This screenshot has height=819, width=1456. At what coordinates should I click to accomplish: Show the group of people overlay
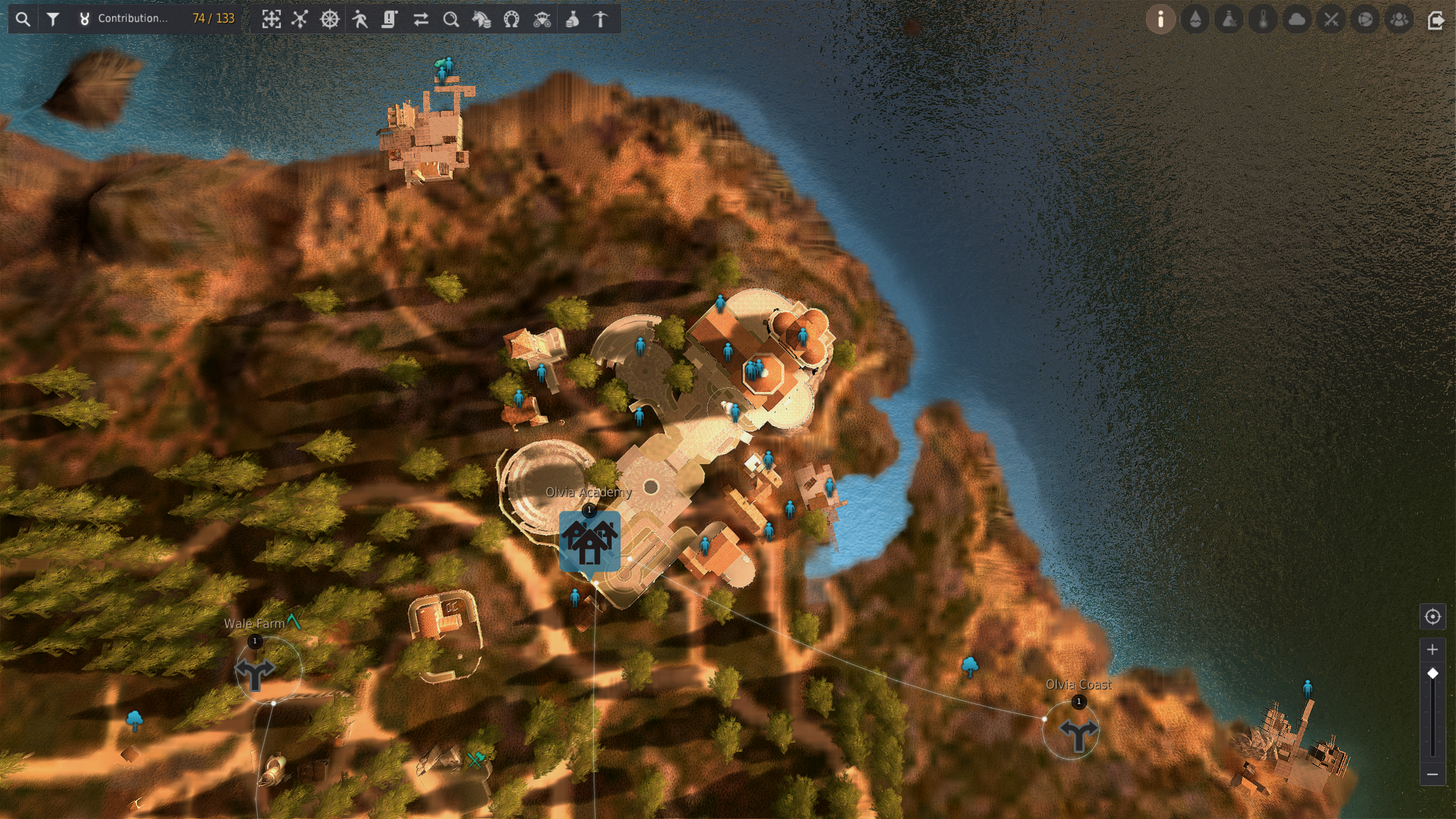point(1399,19)
